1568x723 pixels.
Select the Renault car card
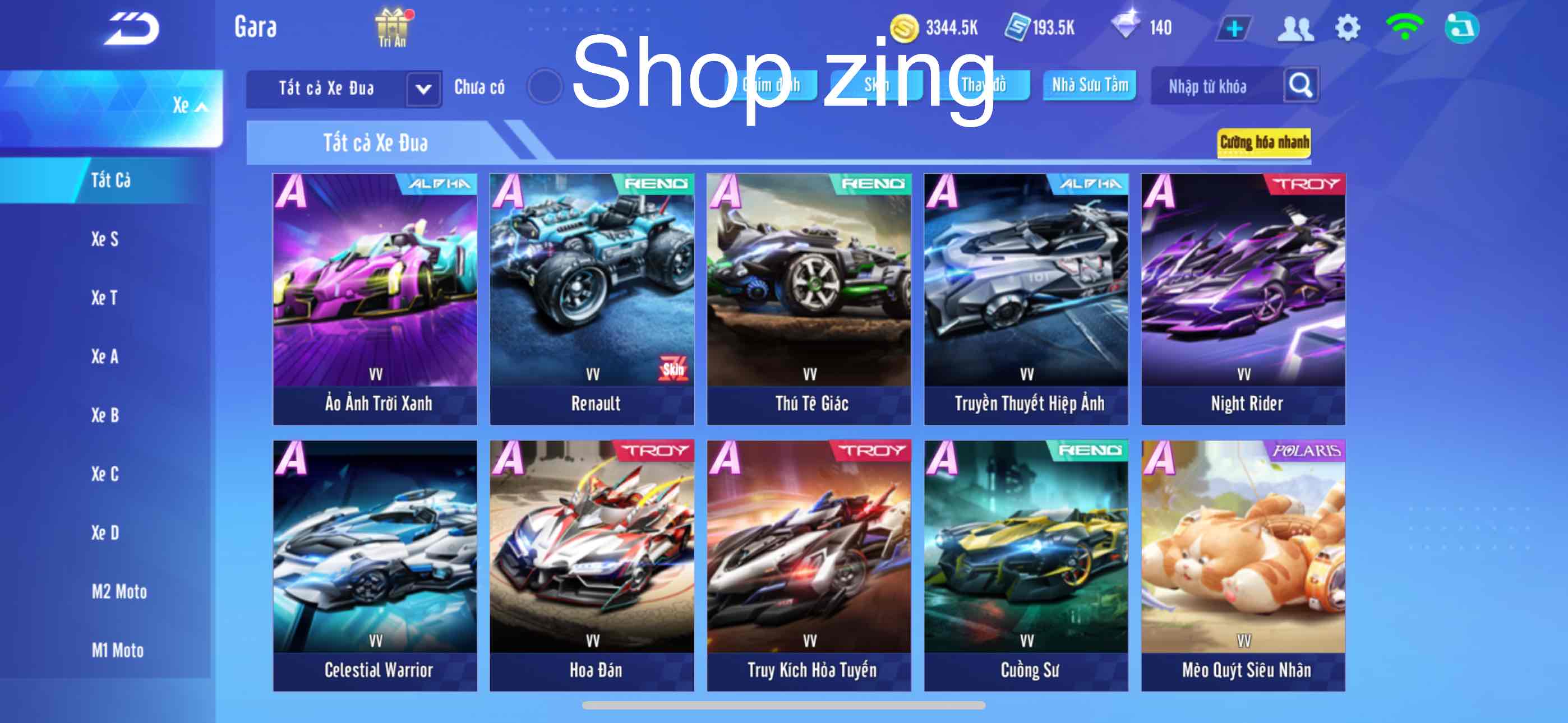click(592, 298)
